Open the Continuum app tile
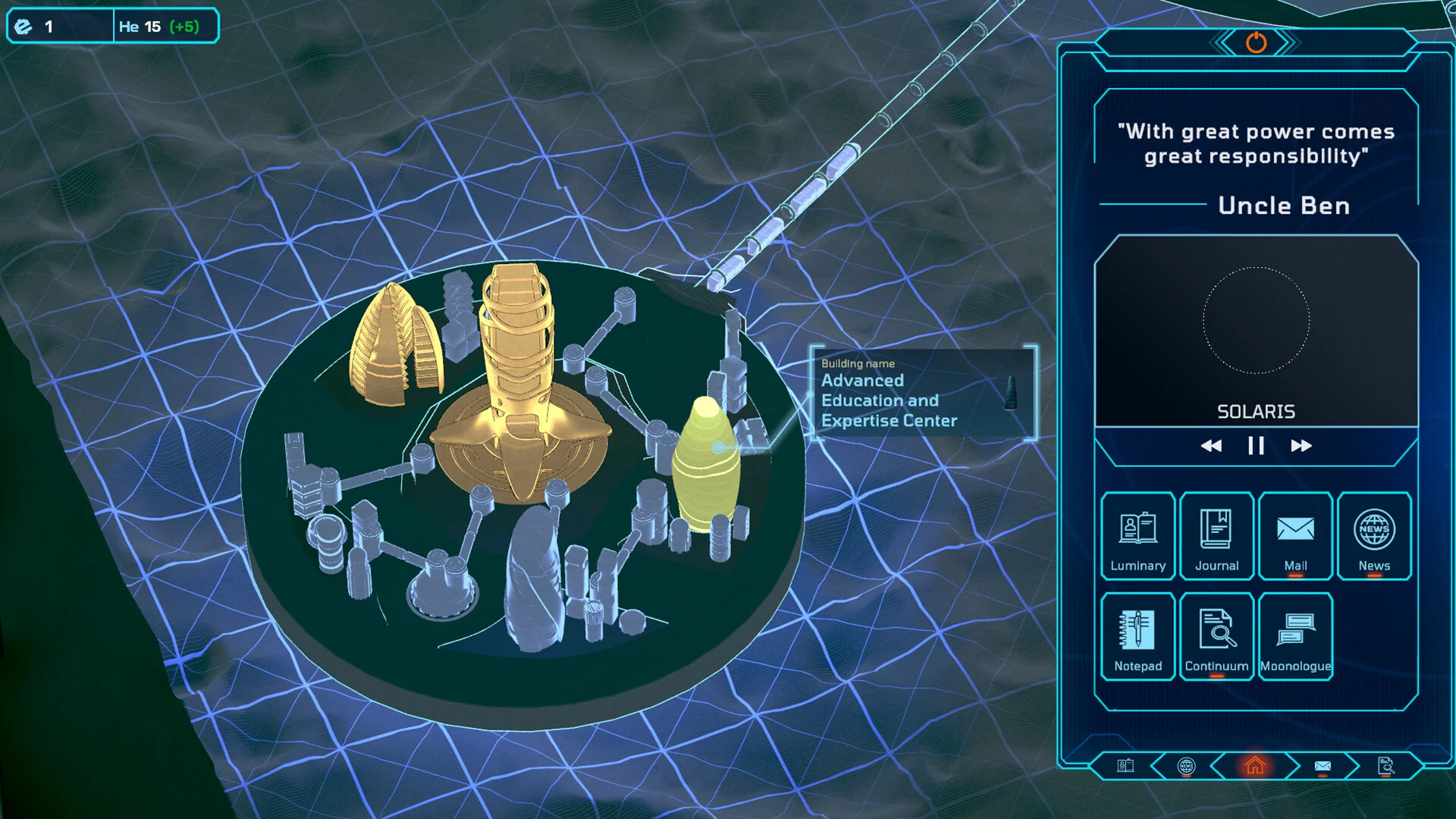1456x819 pixels. coord(1216,636)
